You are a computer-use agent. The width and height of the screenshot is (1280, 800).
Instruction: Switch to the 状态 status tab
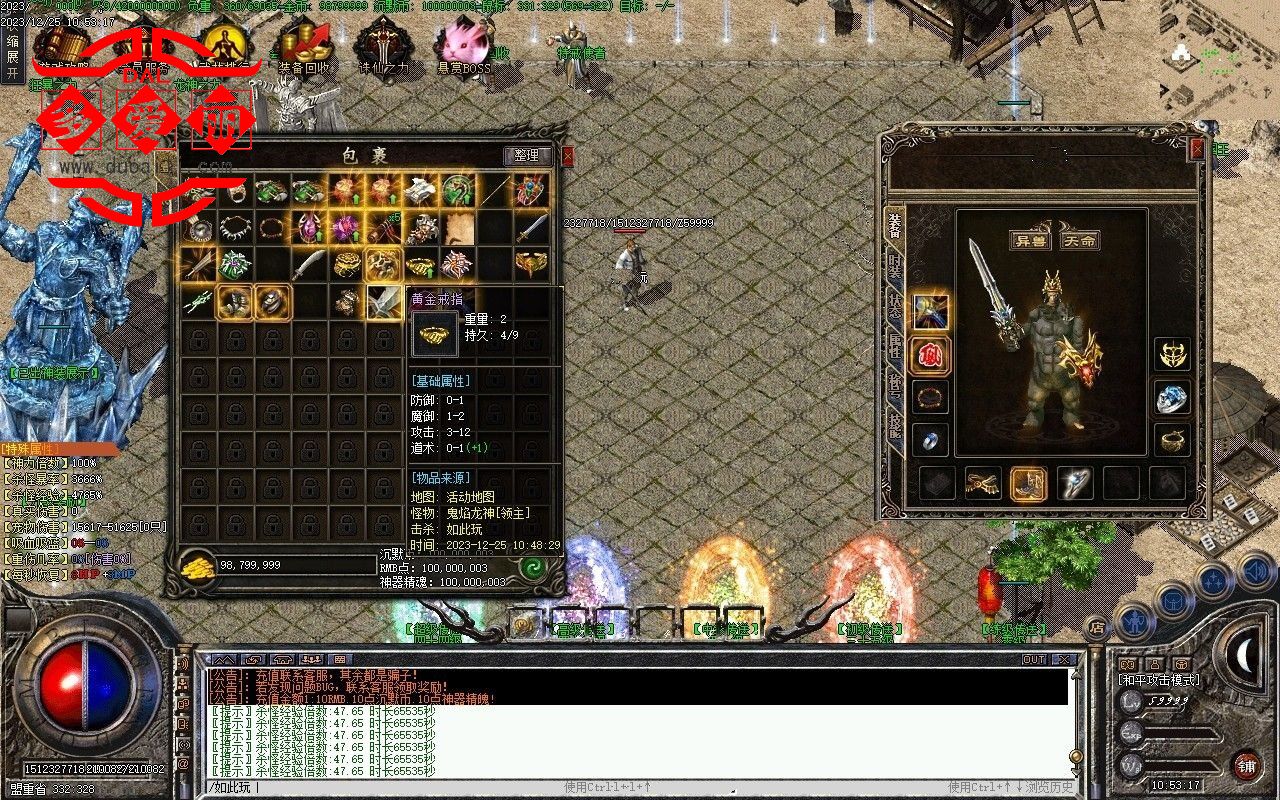pos(895,307)
